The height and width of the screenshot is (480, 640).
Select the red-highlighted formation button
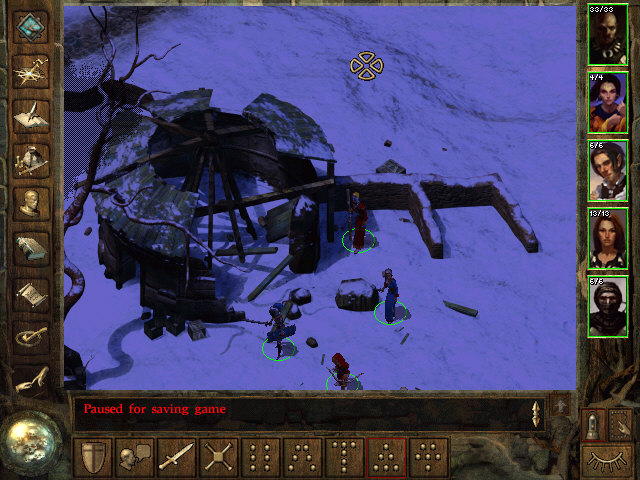click(x=387, y=457)
